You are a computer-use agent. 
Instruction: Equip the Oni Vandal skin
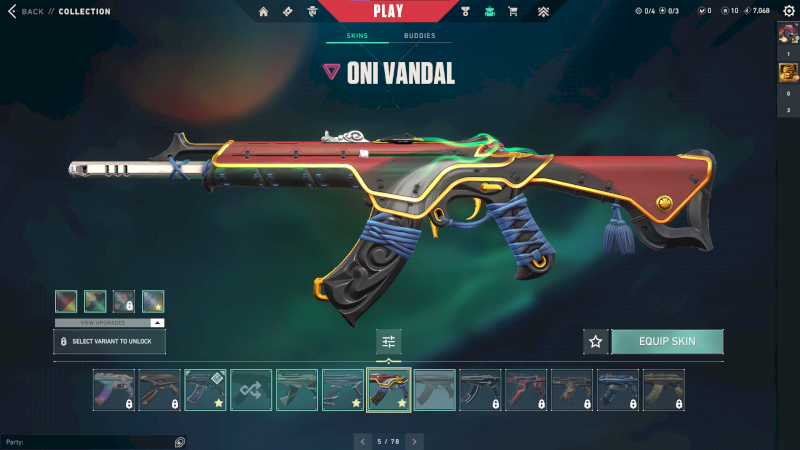pos(667,342)
